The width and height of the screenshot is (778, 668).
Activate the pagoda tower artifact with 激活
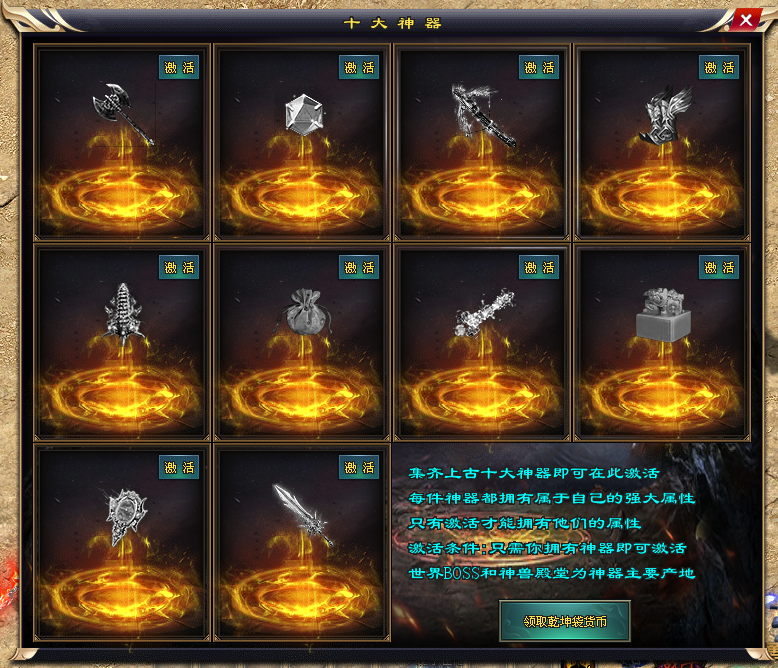179,268
